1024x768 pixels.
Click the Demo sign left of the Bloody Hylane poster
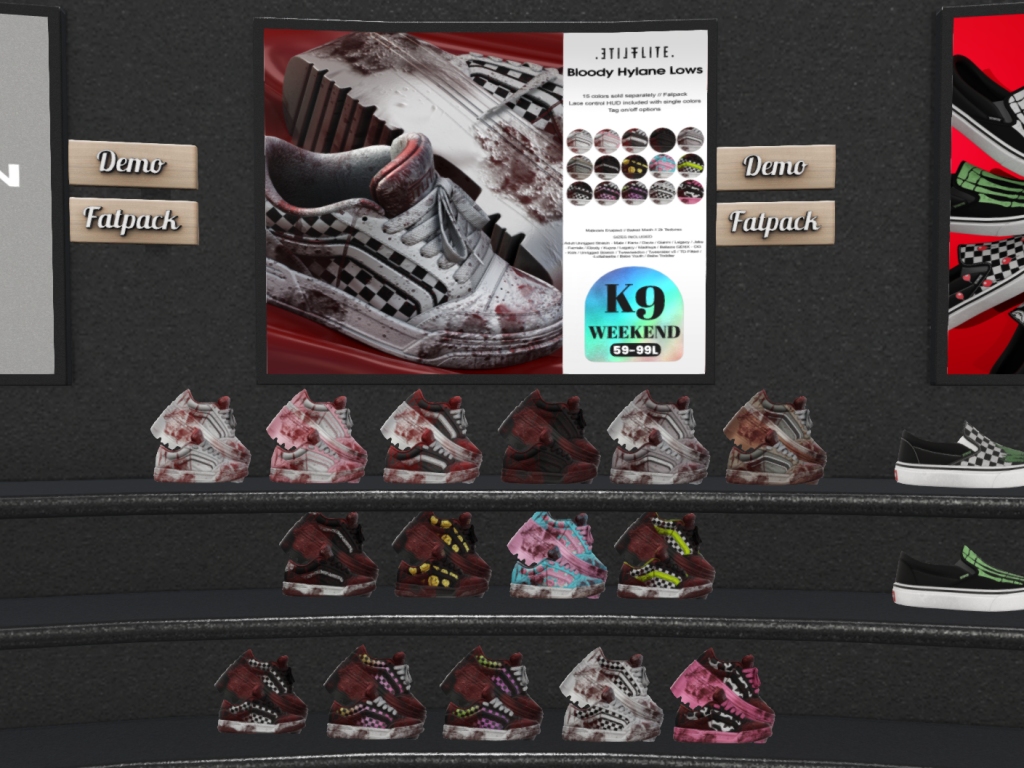(132, 163)
